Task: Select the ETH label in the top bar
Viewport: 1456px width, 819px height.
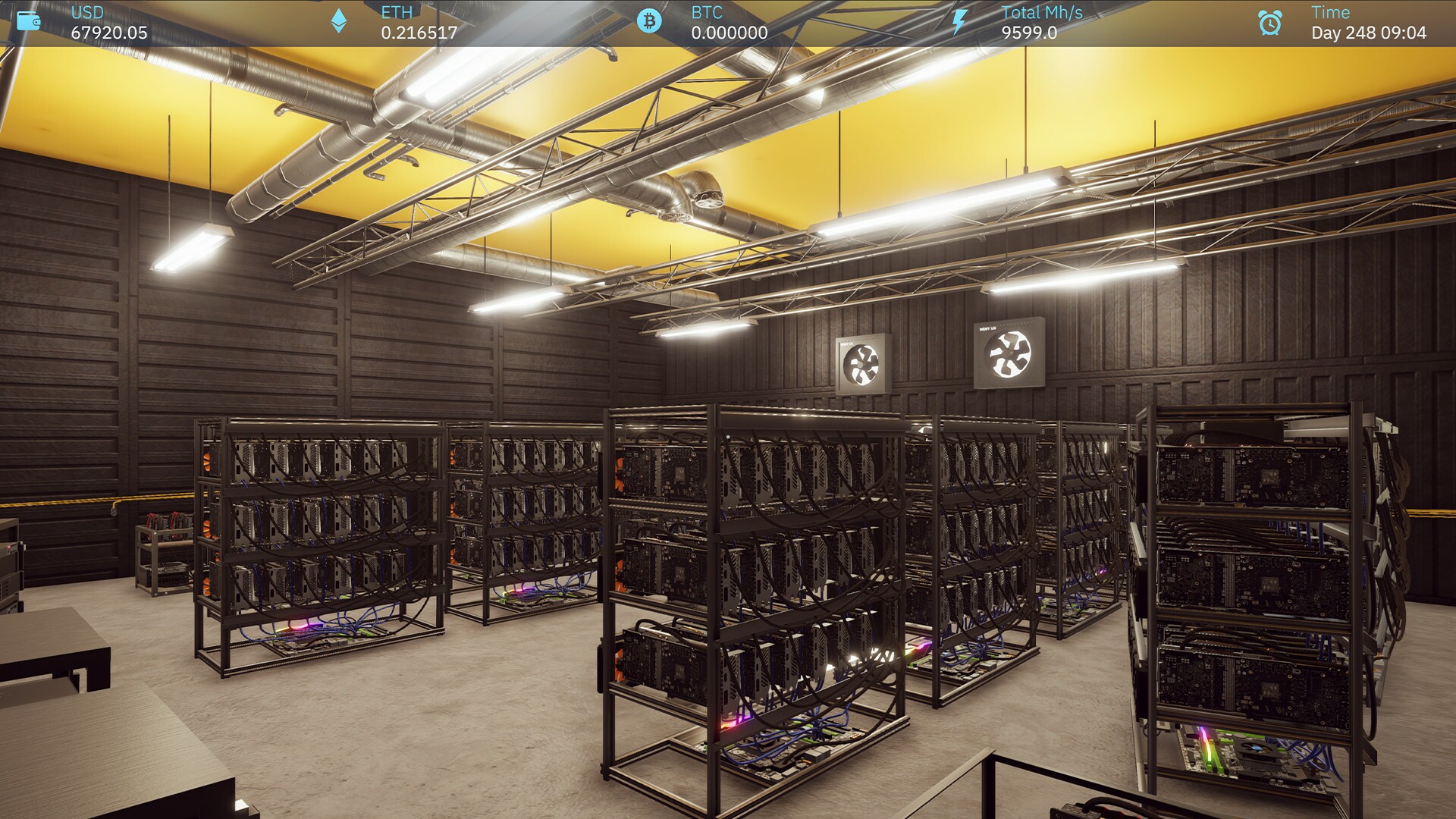Action: tap(397, 12)
